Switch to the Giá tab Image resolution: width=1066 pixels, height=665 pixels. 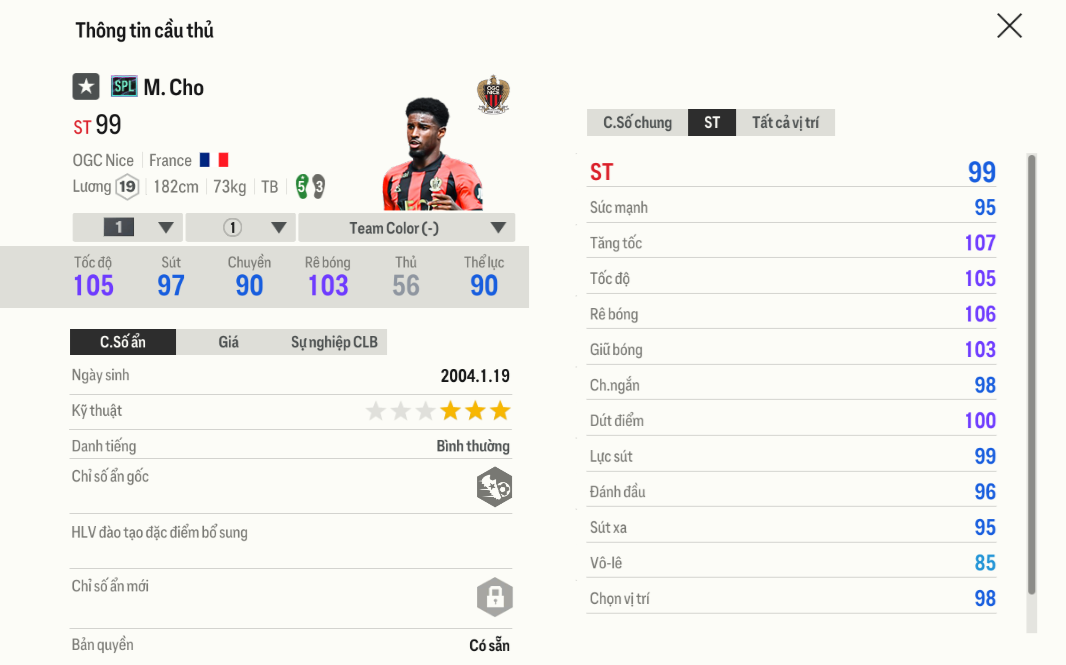click(228, 342)
